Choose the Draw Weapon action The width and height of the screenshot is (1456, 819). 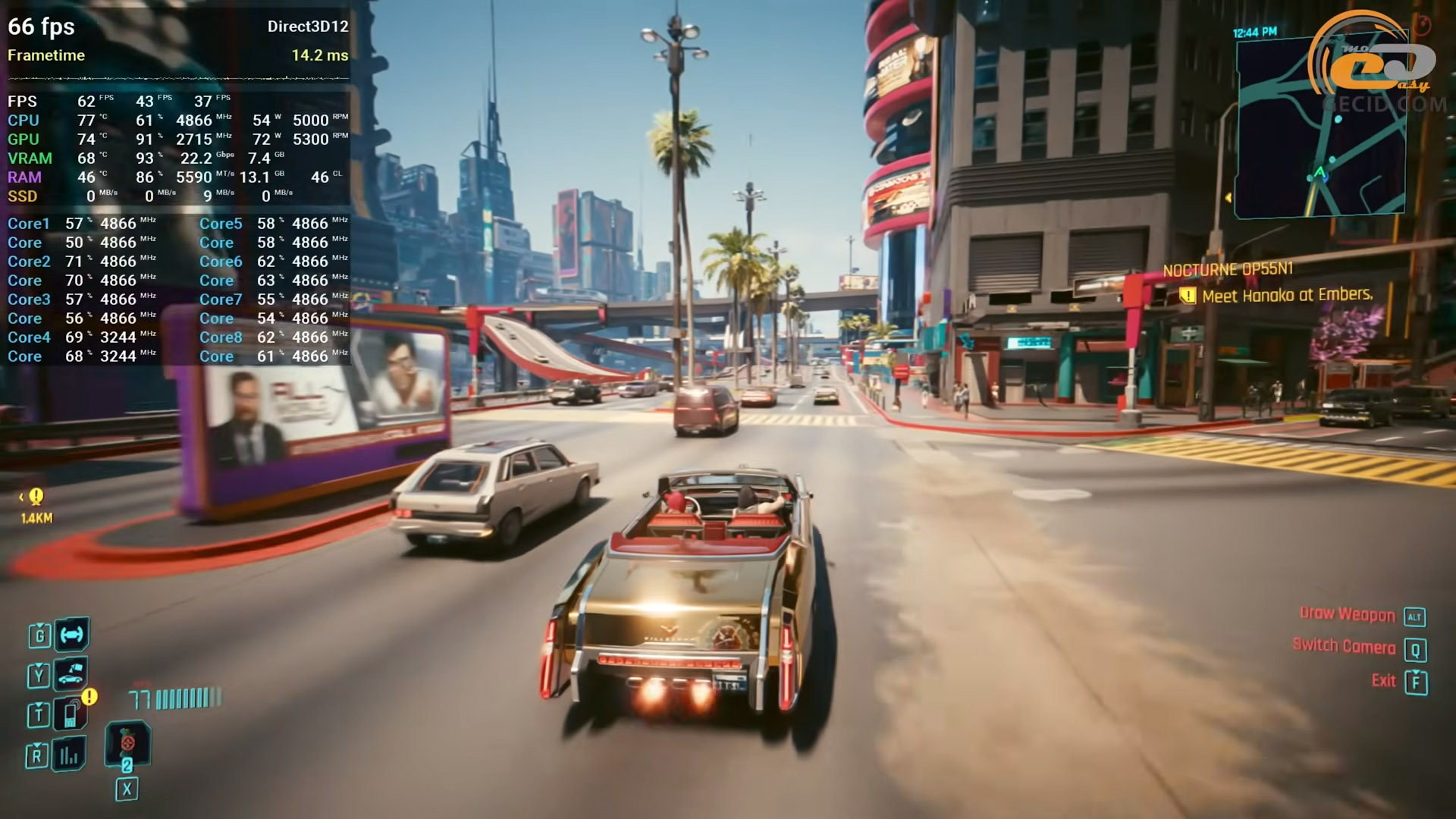click(x=1347, y=615)
